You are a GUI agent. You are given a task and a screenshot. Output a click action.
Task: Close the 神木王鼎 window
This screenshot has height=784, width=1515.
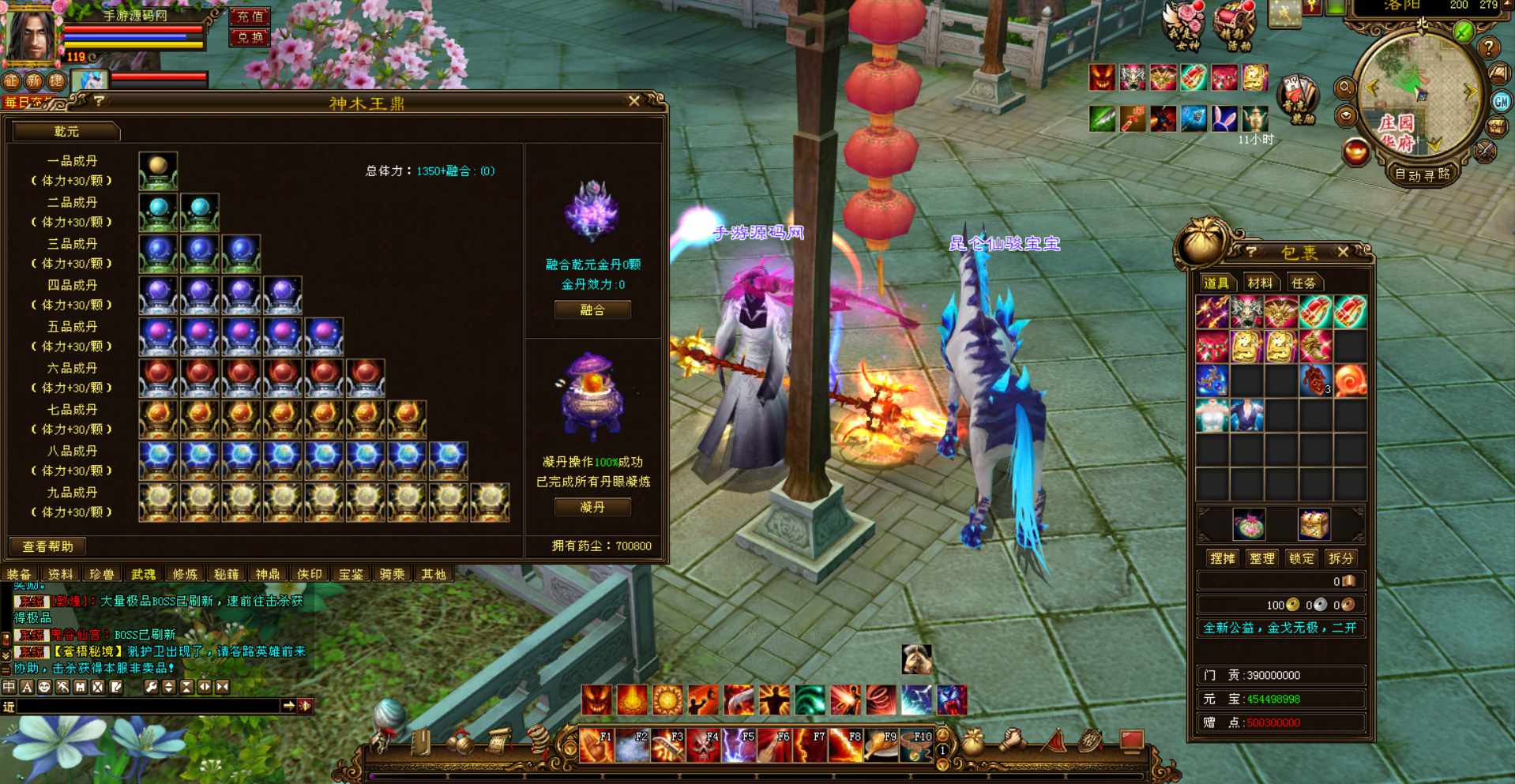(633, 101)
